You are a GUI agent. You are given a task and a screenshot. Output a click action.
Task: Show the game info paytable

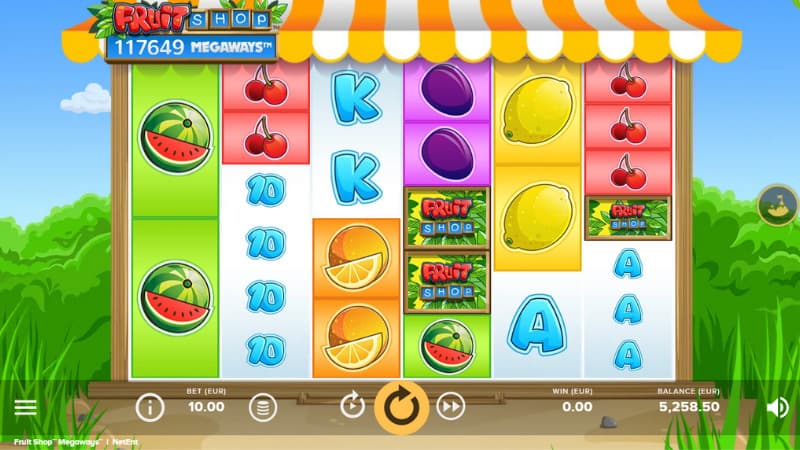[x=150, y=407]
